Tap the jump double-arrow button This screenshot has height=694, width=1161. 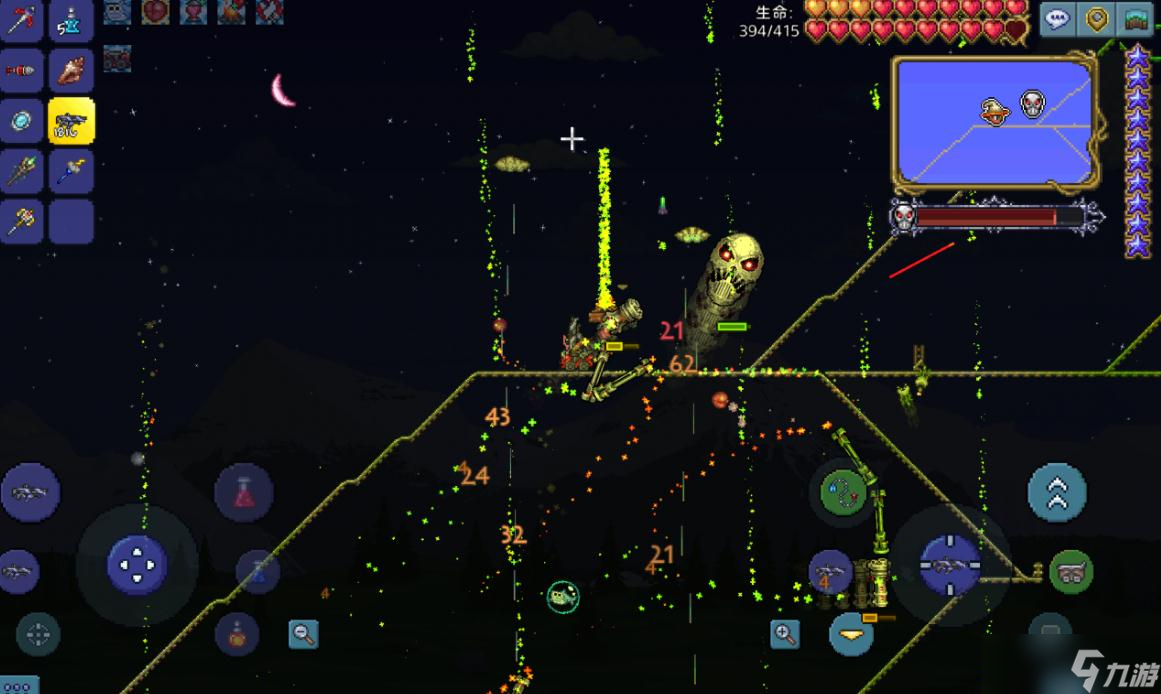(1057, 492)
